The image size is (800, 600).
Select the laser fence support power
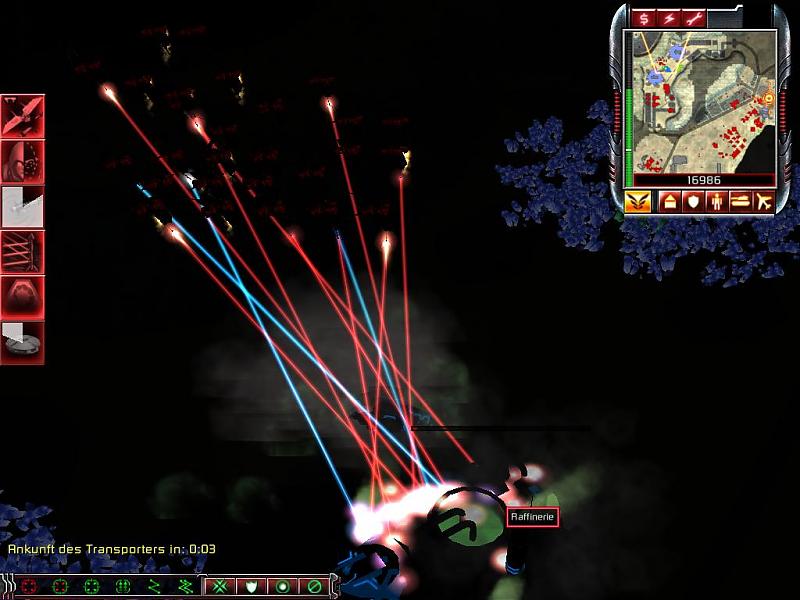(22, 252)
